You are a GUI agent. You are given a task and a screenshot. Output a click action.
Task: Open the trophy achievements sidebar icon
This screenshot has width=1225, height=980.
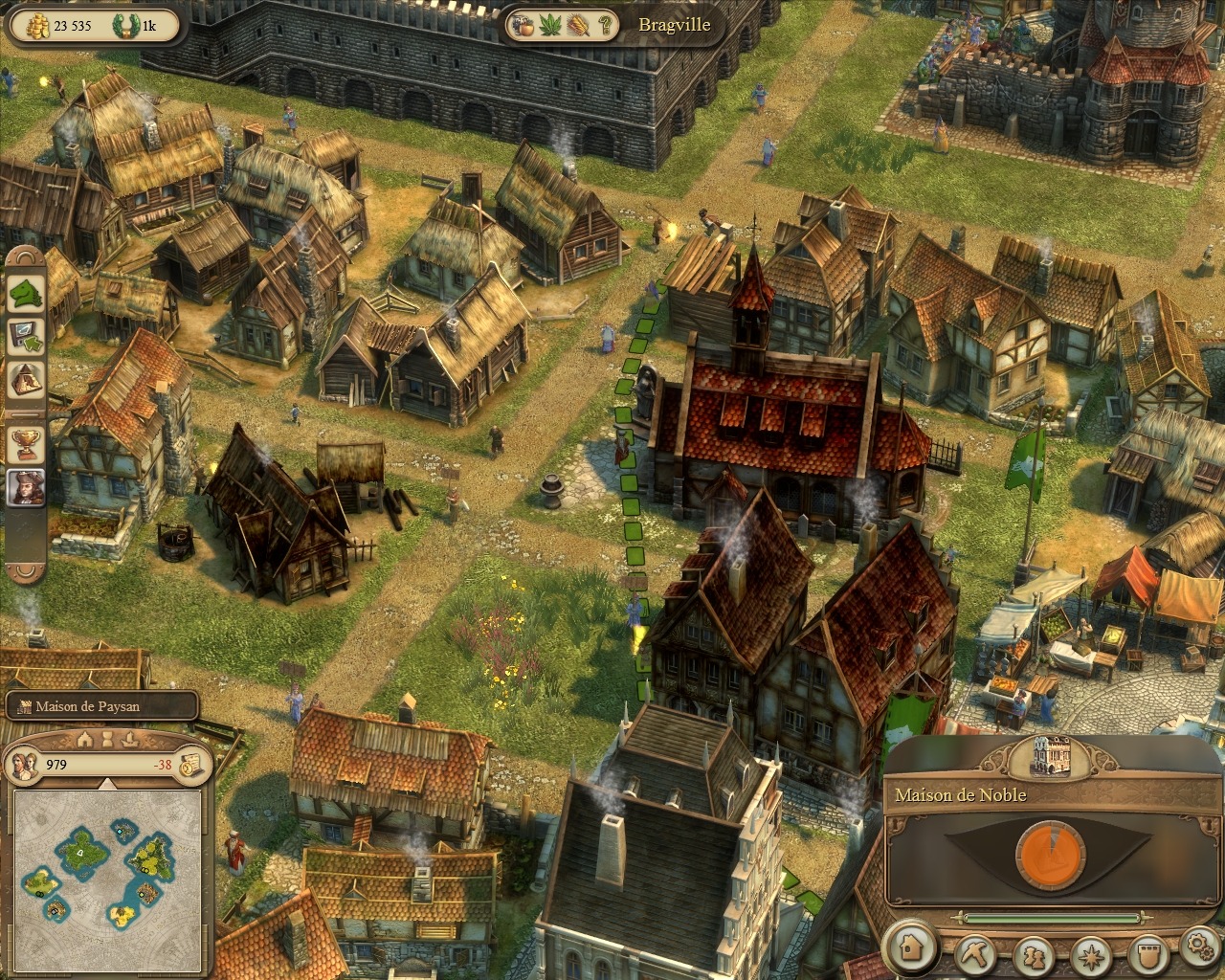point(26,443)
